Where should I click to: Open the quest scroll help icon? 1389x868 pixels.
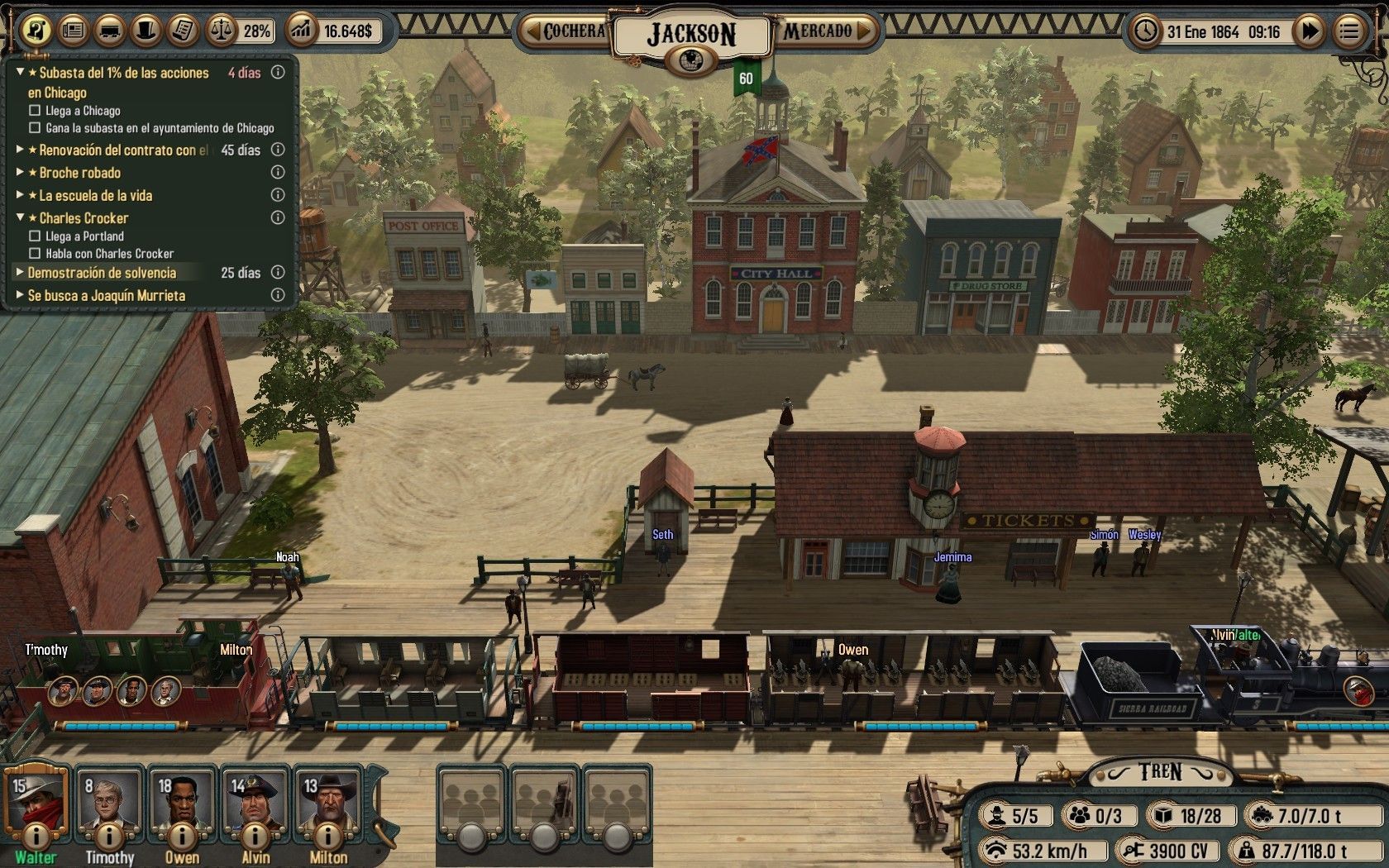[36, 31]
